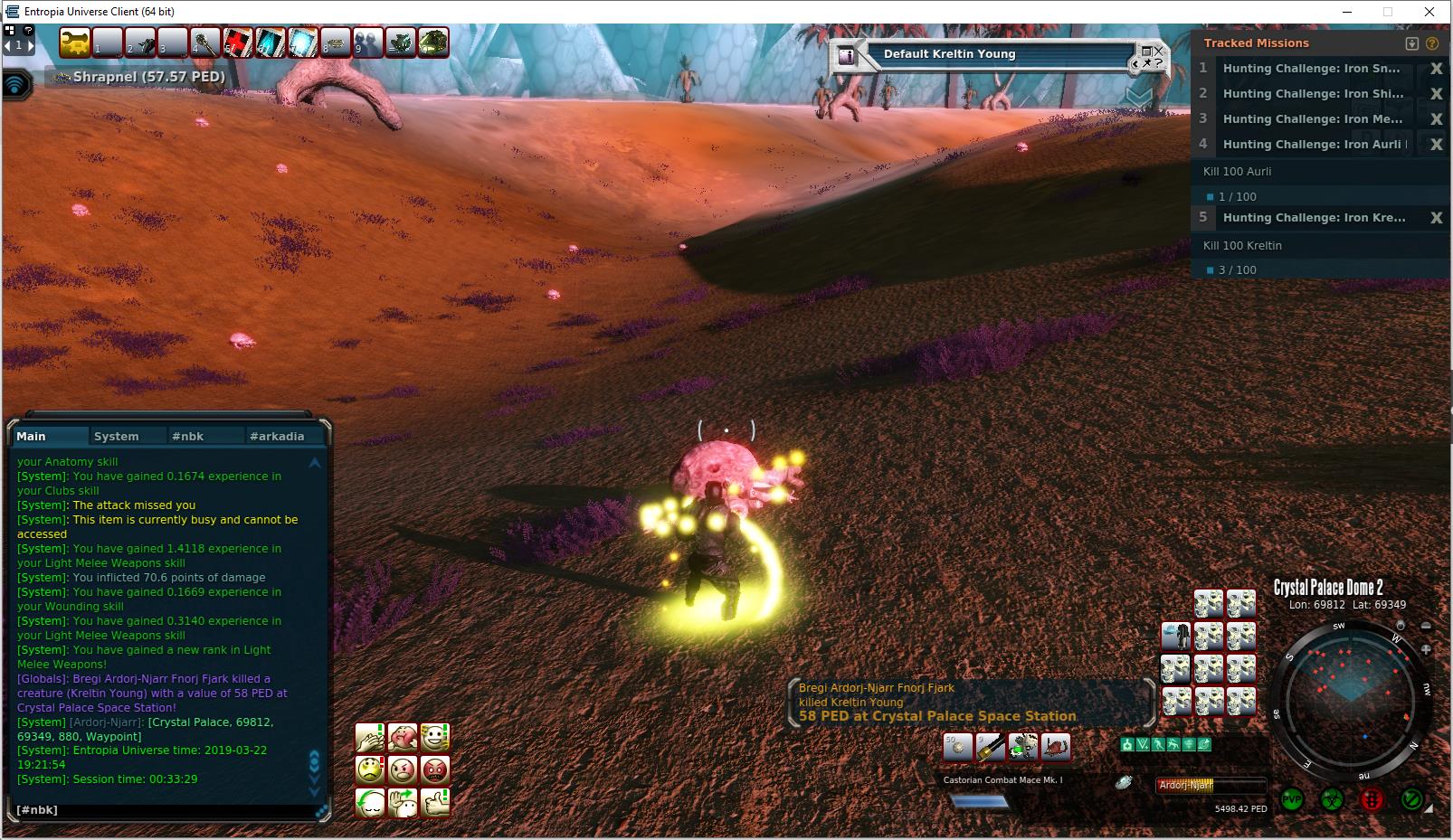Open the Tracked Missions help icon
The height and width of the screenshot is (840, 1453).
pyautogui.click(x=1432, y=43)
